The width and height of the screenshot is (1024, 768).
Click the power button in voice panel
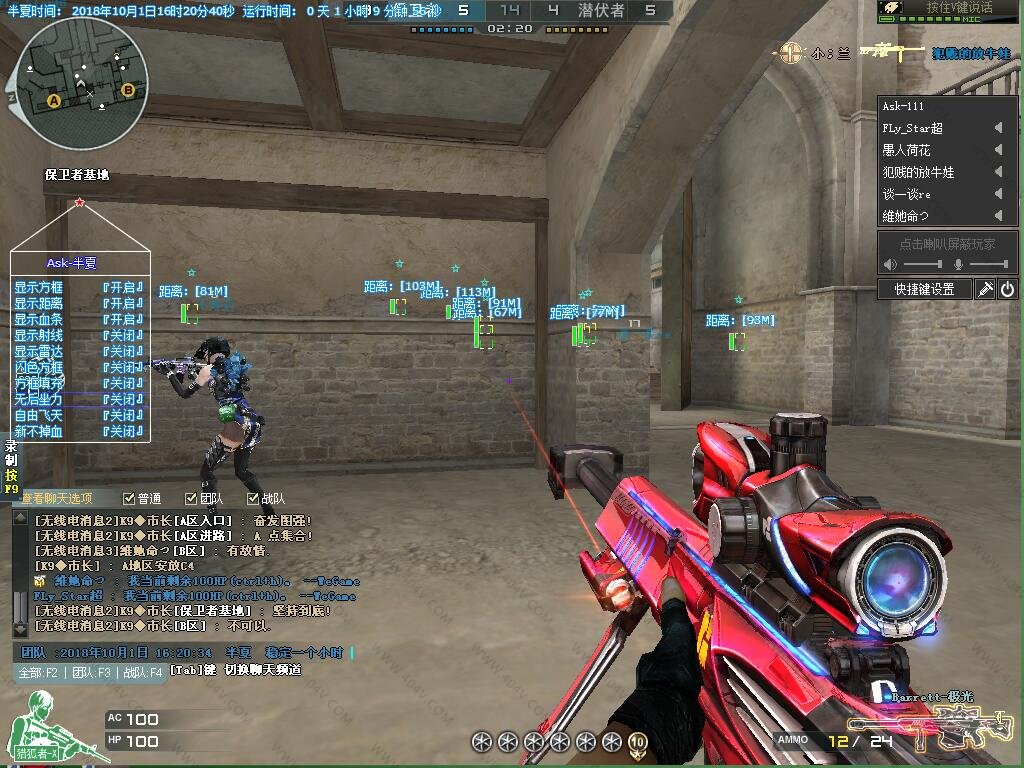pos(1007,289)
